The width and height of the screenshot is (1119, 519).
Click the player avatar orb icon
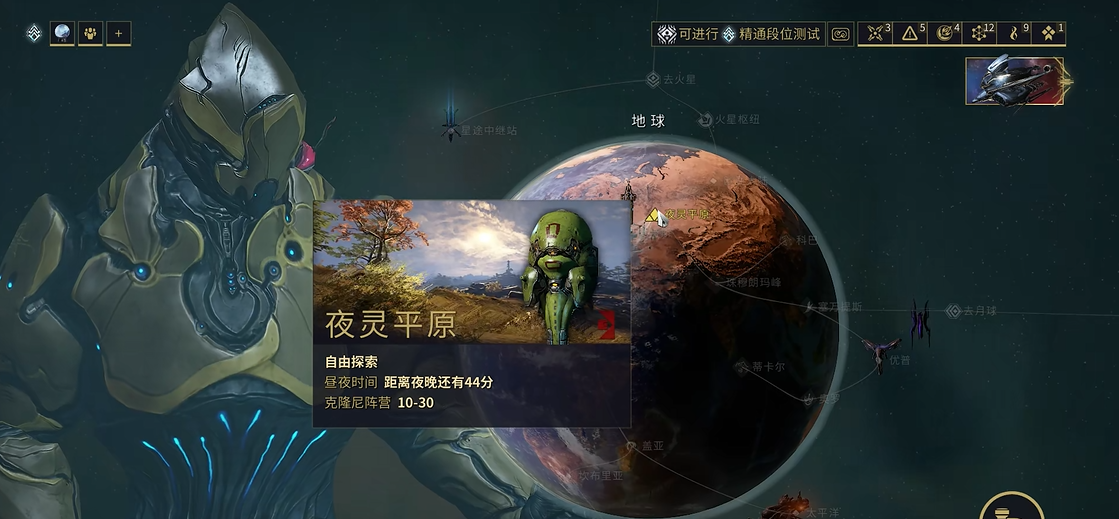tap(62, 34)
